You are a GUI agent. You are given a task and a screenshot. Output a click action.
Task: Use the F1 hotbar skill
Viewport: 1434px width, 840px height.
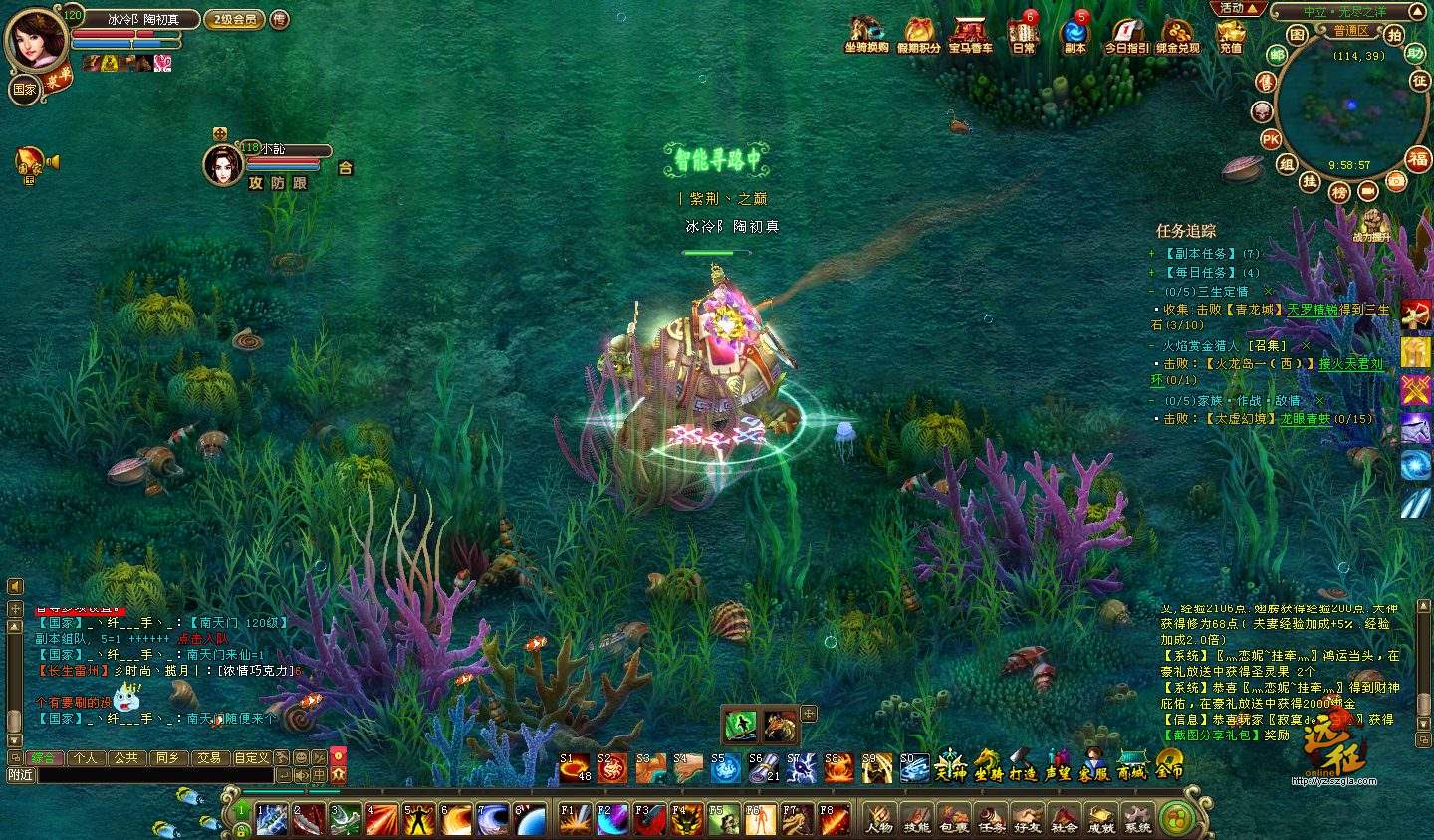coord(575,819)
